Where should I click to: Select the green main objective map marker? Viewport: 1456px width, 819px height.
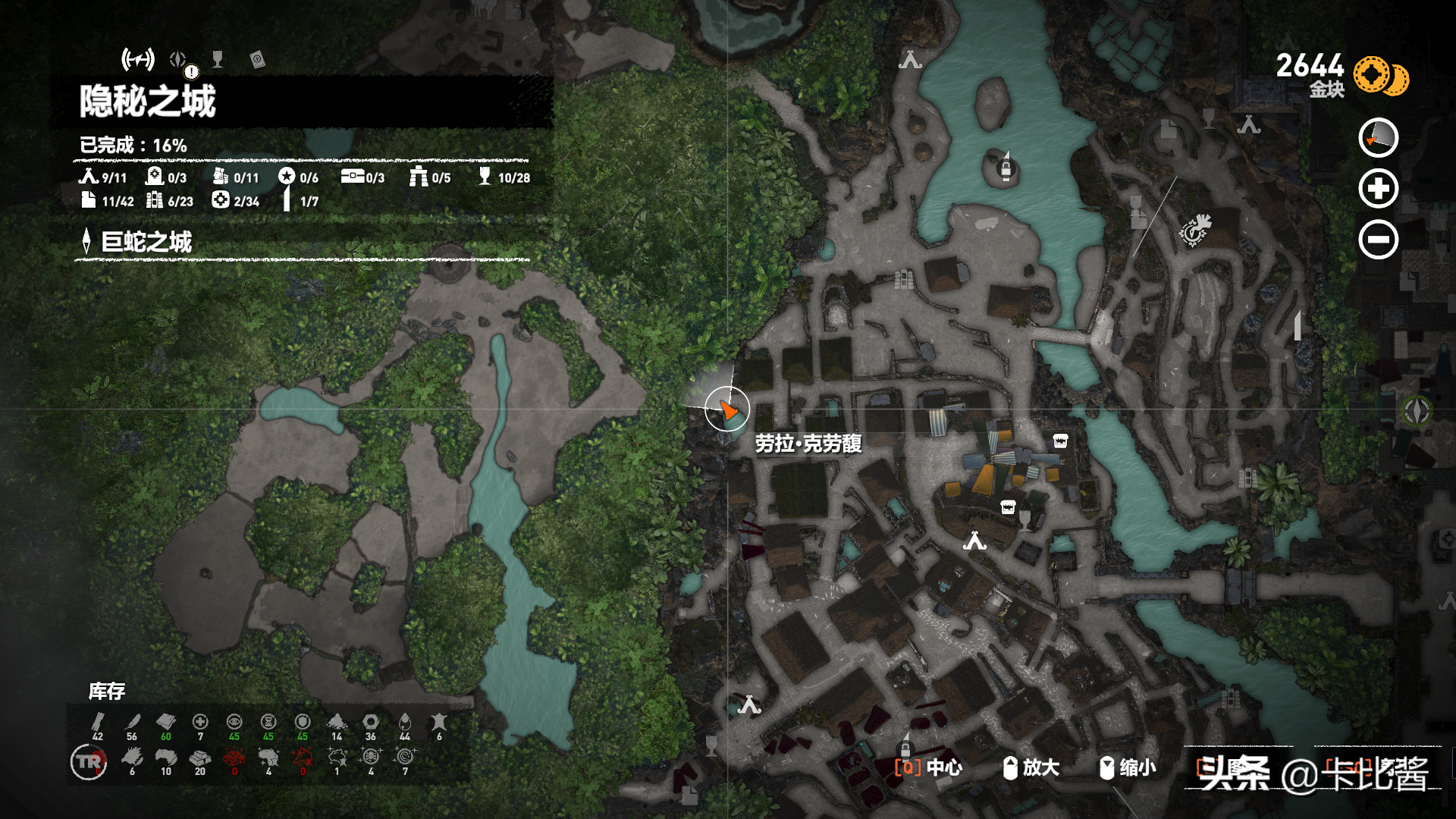(1417, 410)
